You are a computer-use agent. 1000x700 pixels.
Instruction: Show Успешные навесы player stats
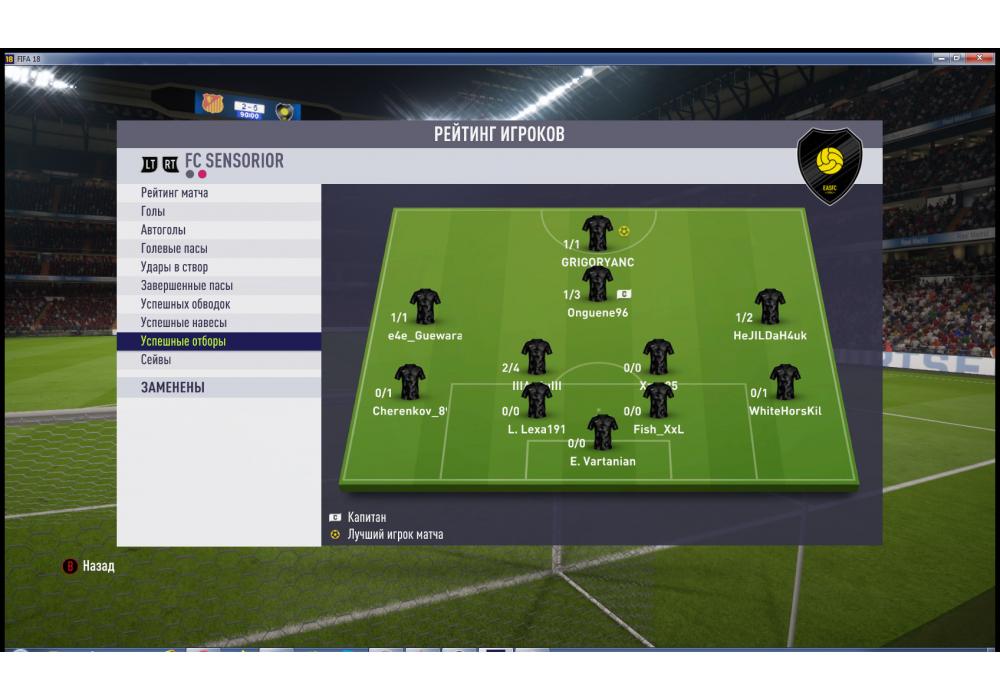183,323
